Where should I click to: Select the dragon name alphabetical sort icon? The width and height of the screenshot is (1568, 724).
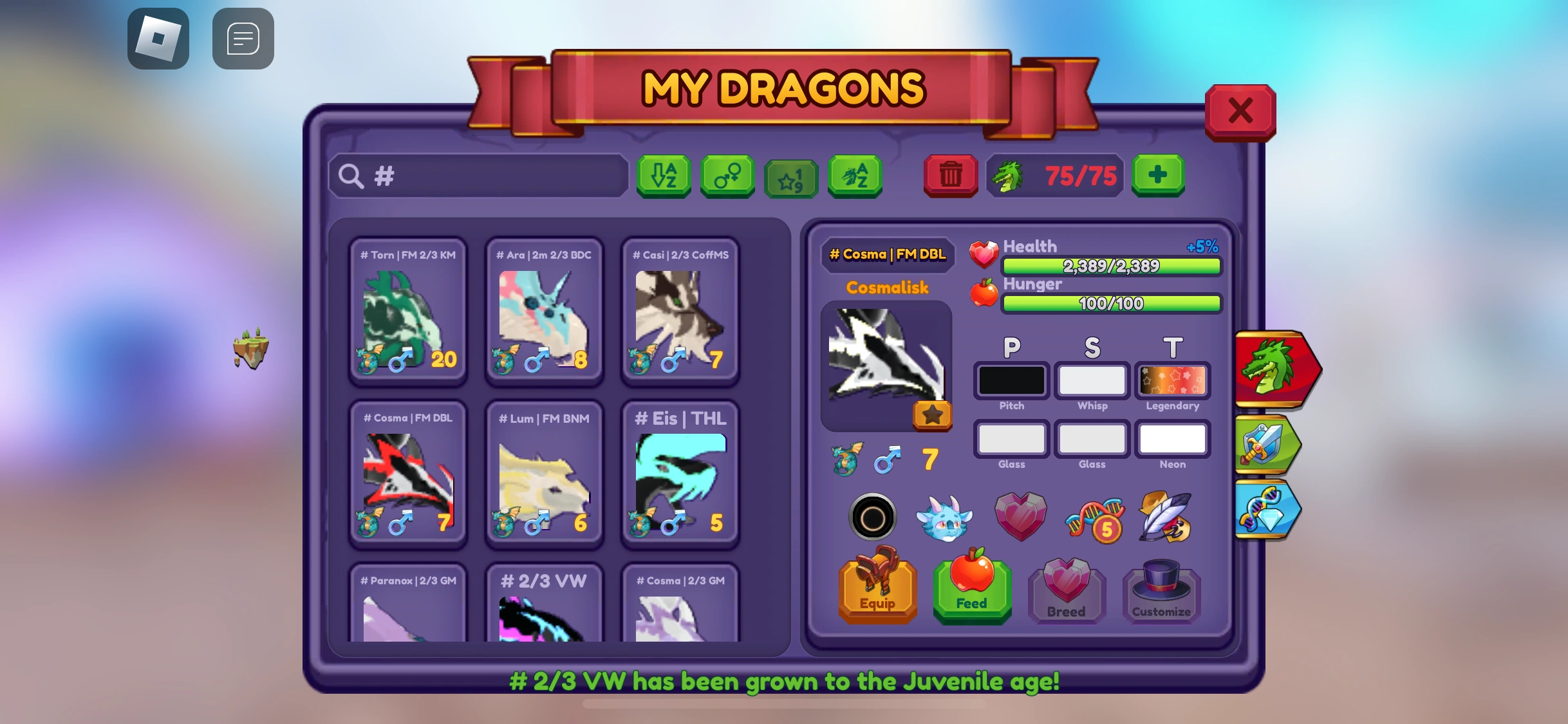(x=854, y=176)
